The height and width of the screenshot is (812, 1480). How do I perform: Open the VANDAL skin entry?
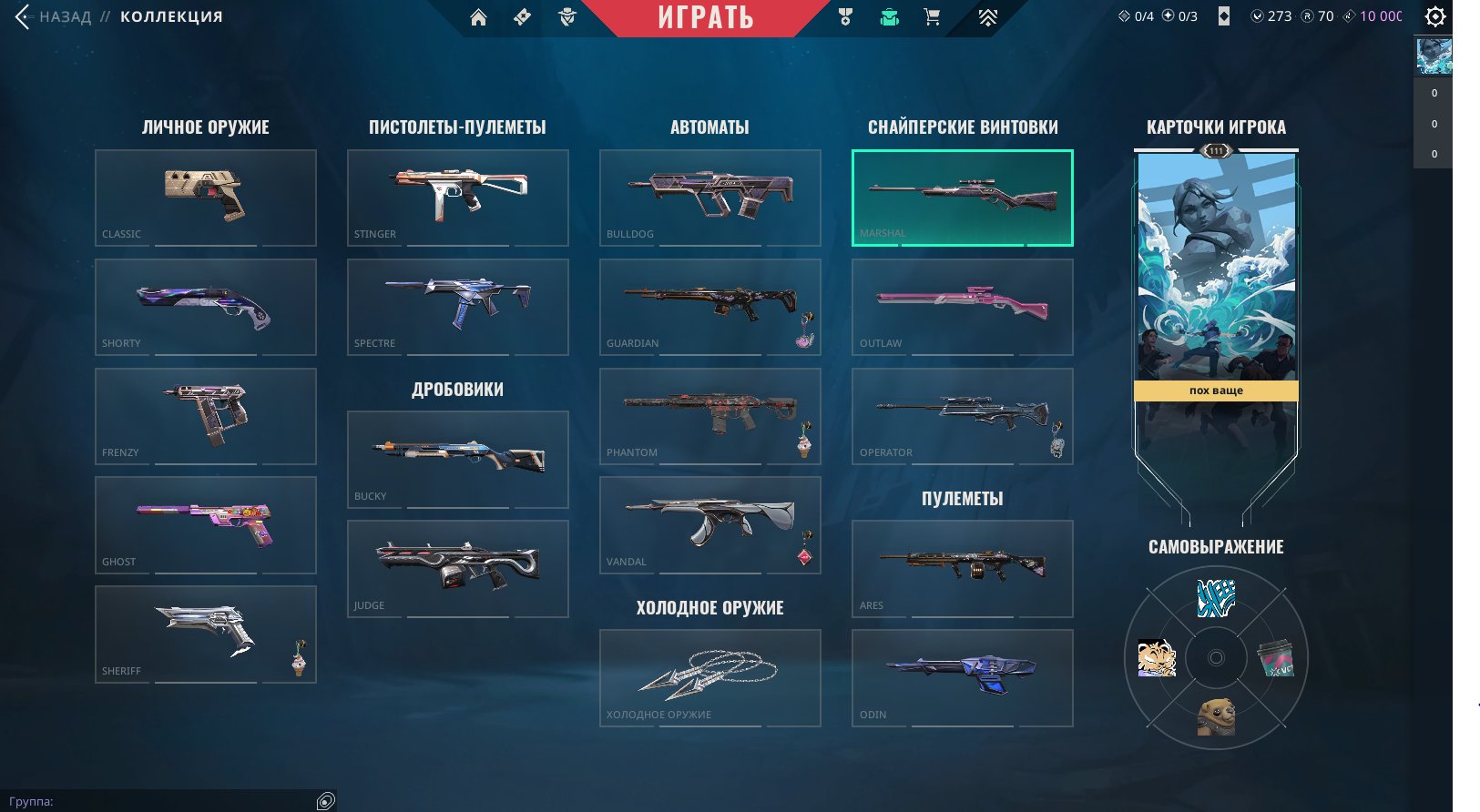[x=709, y=524]
